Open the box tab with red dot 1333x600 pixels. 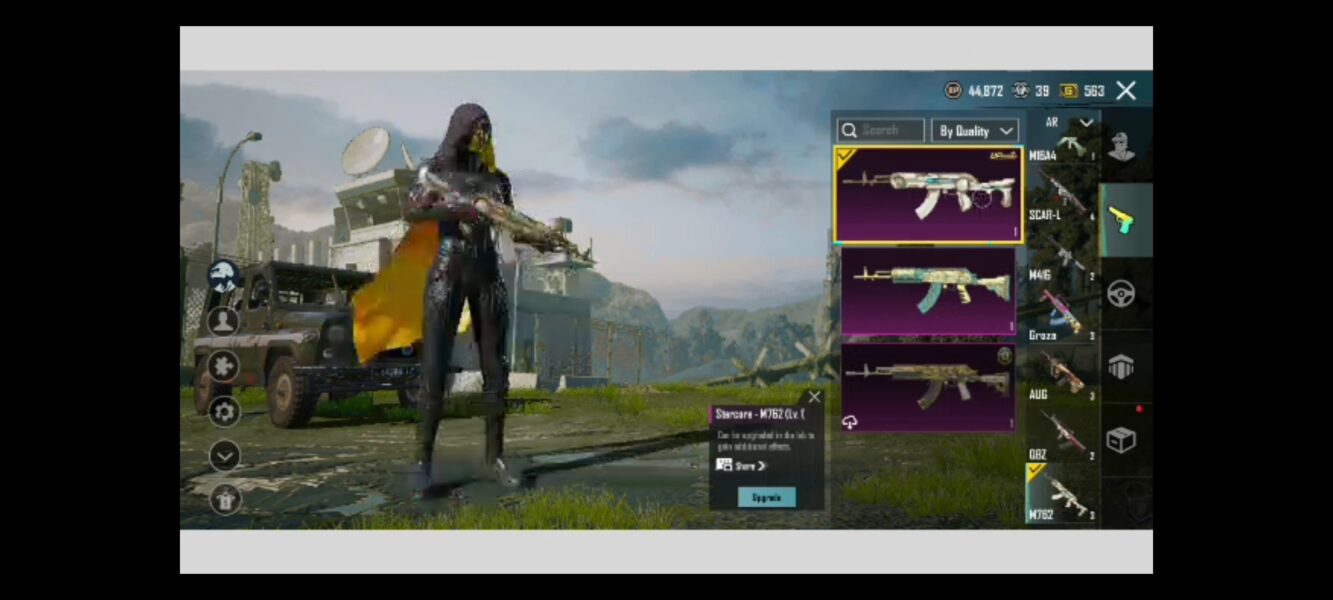pos(1122,440)
